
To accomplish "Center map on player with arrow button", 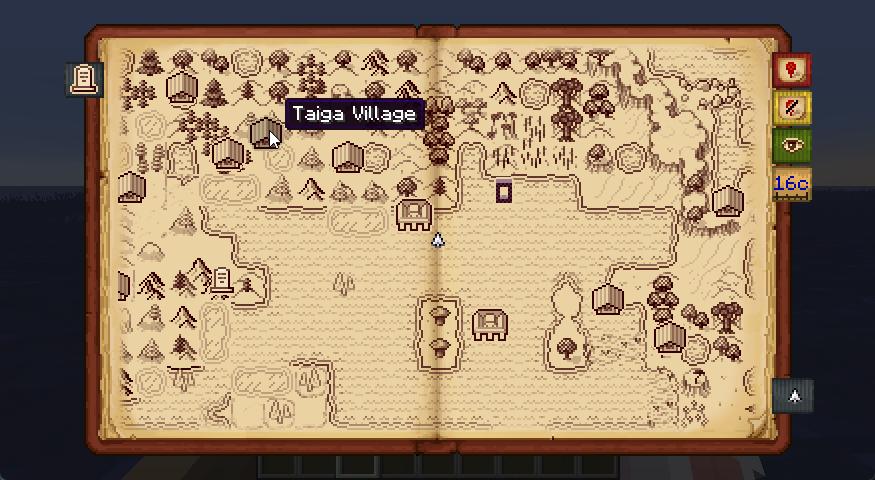I will (x=794, y=397).
